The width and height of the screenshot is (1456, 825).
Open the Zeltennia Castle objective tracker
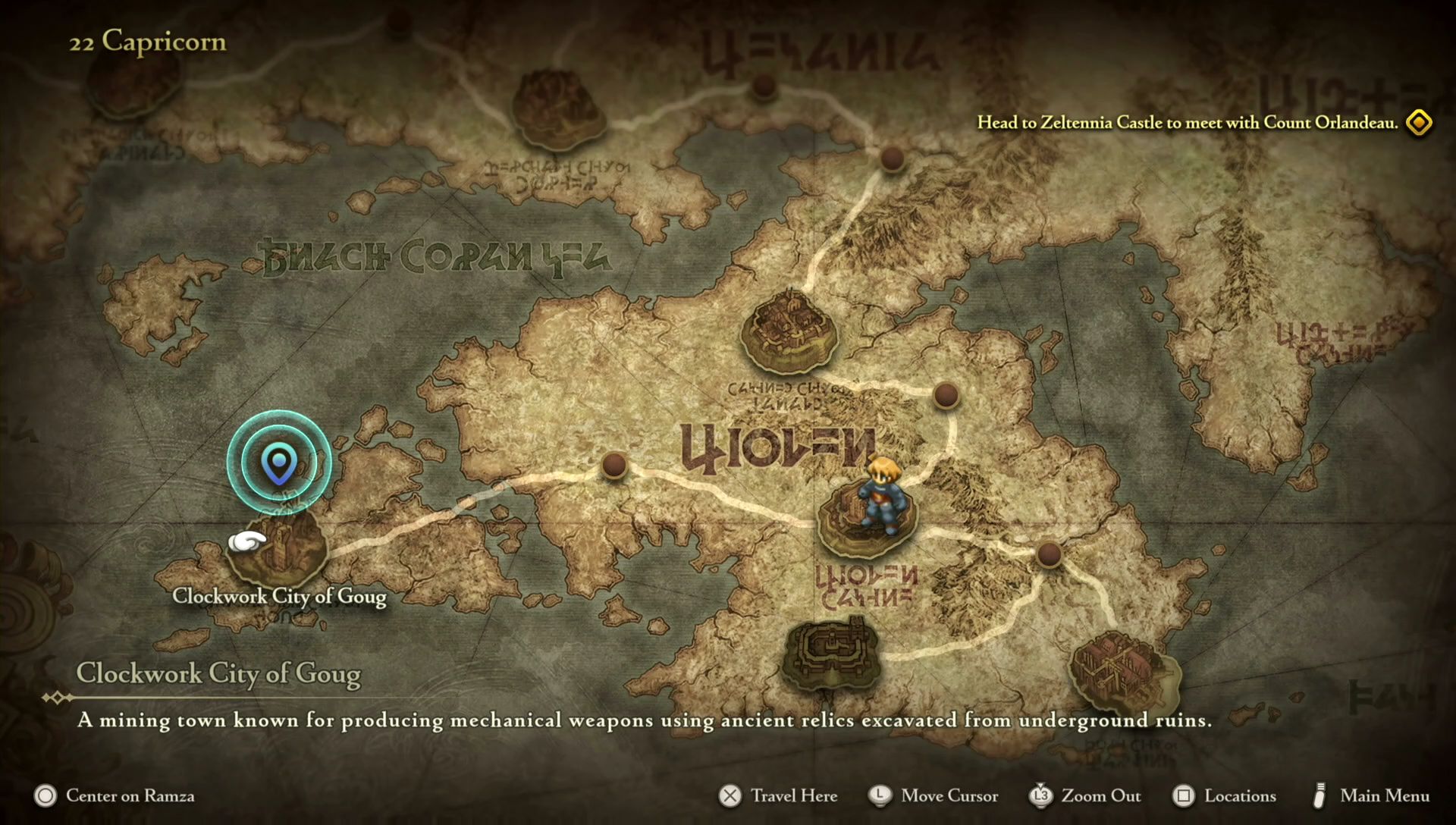point(1187,123)
